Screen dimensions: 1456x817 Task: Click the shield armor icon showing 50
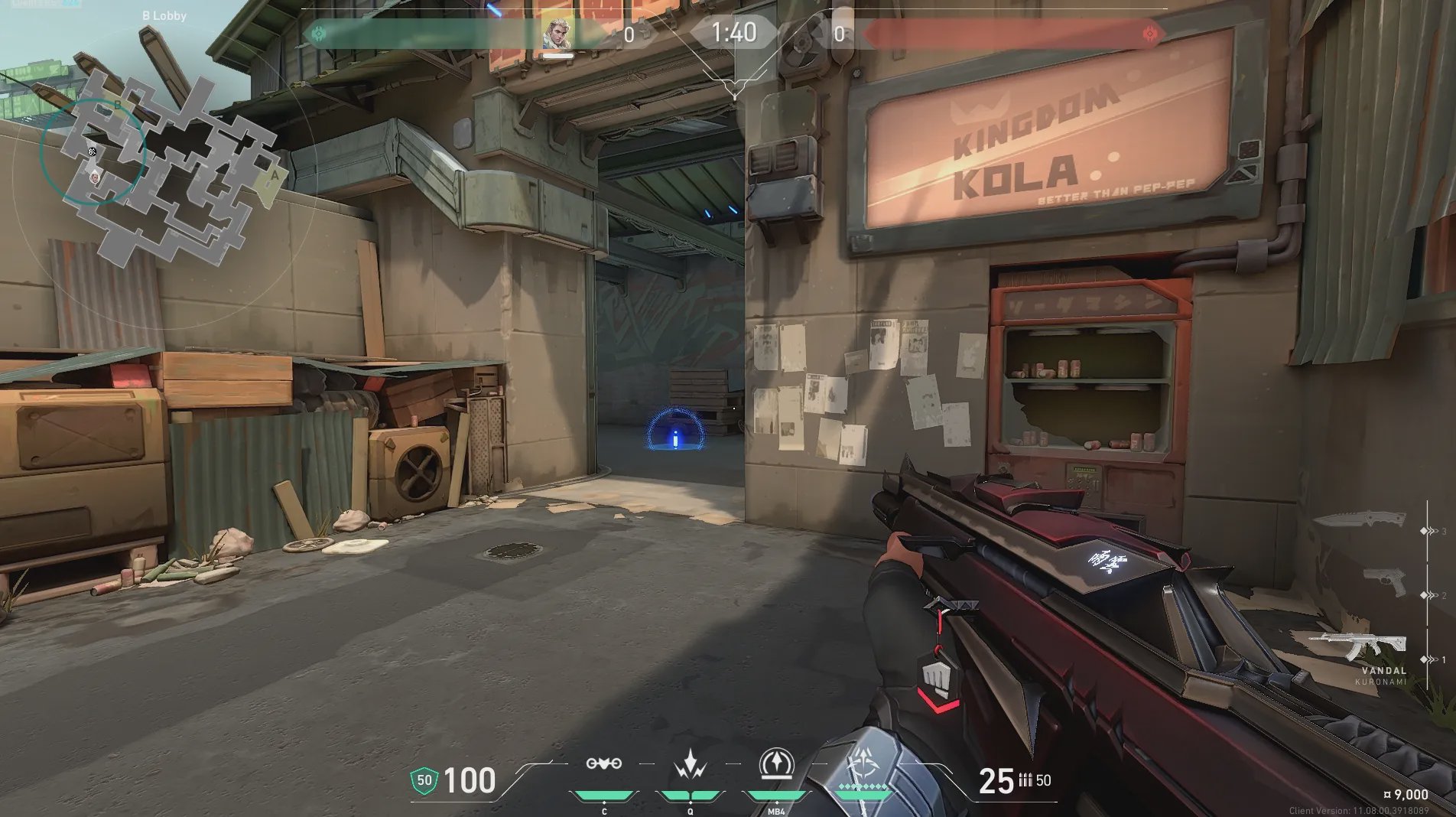click(424, 780)
